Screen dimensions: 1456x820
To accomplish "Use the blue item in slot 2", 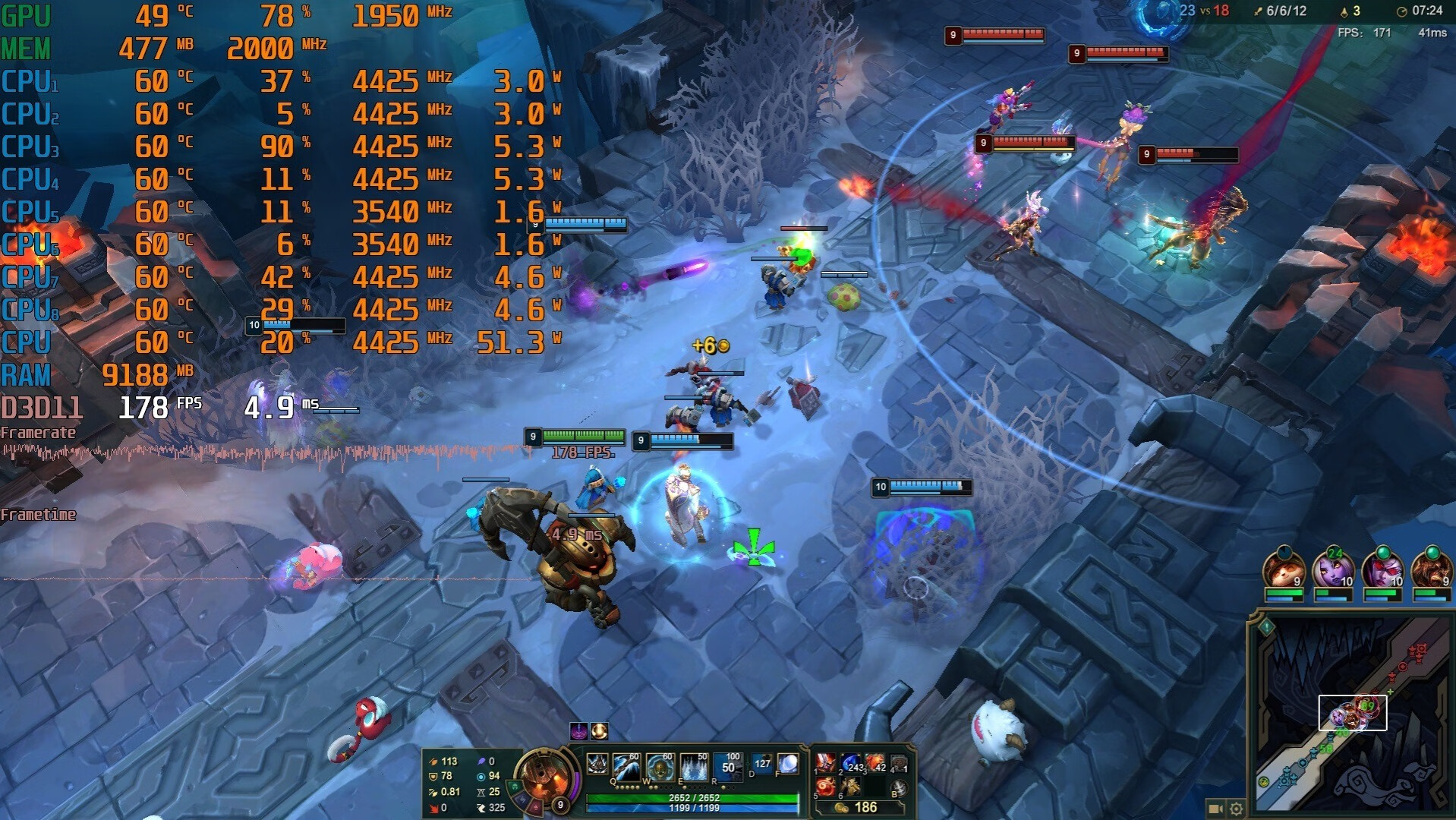I will [x=851, y=762].
